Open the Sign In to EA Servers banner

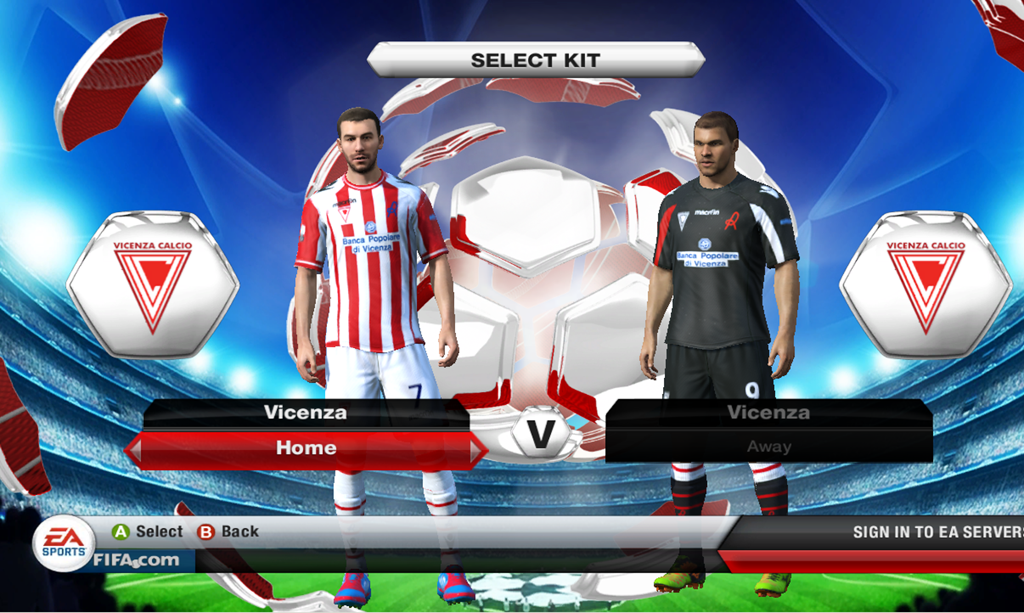(935, 532)
